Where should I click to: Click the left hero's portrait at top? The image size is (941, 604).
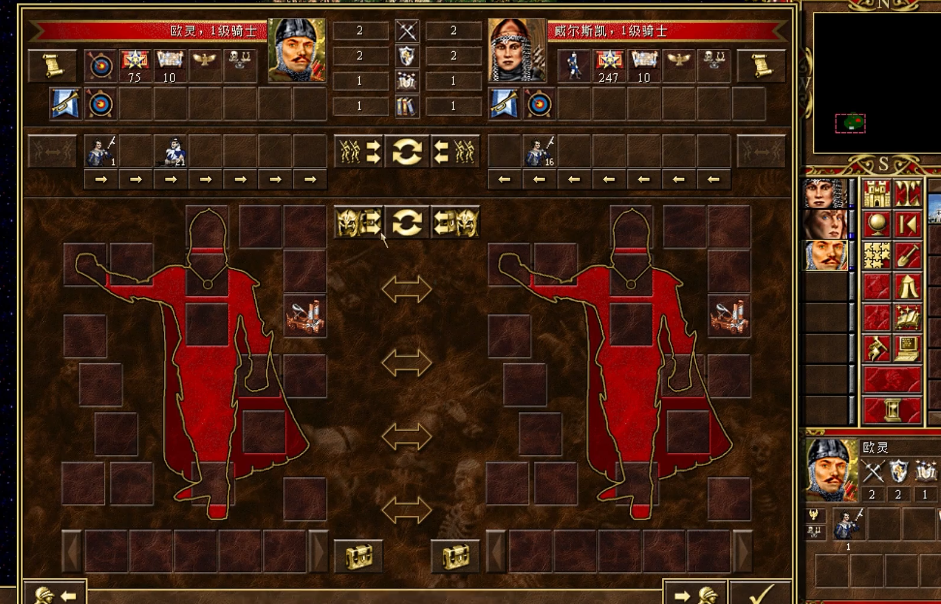click(297, 50)
